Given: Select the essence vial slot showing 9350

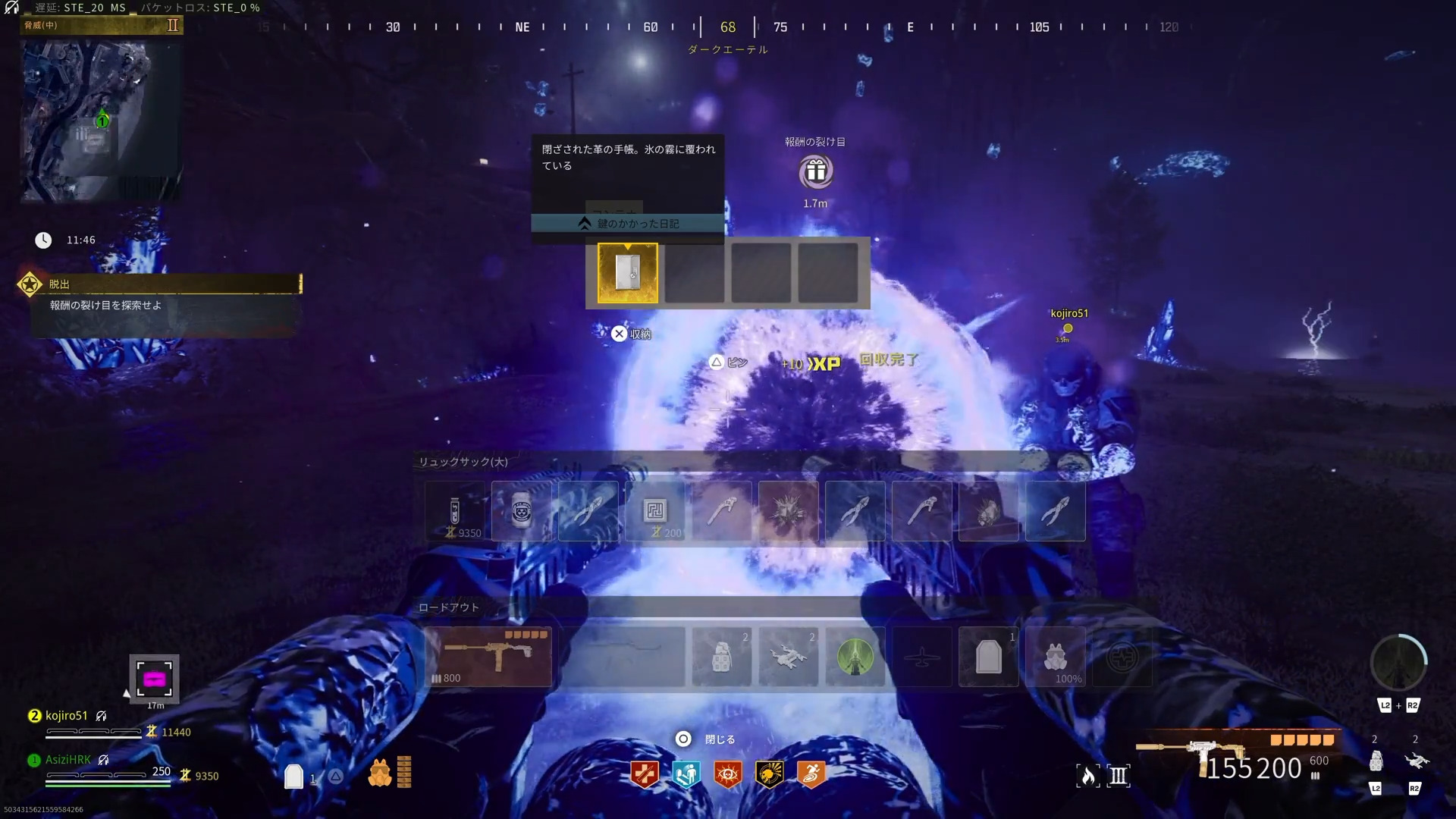Looking at the screenshot, I should (455, 511).
